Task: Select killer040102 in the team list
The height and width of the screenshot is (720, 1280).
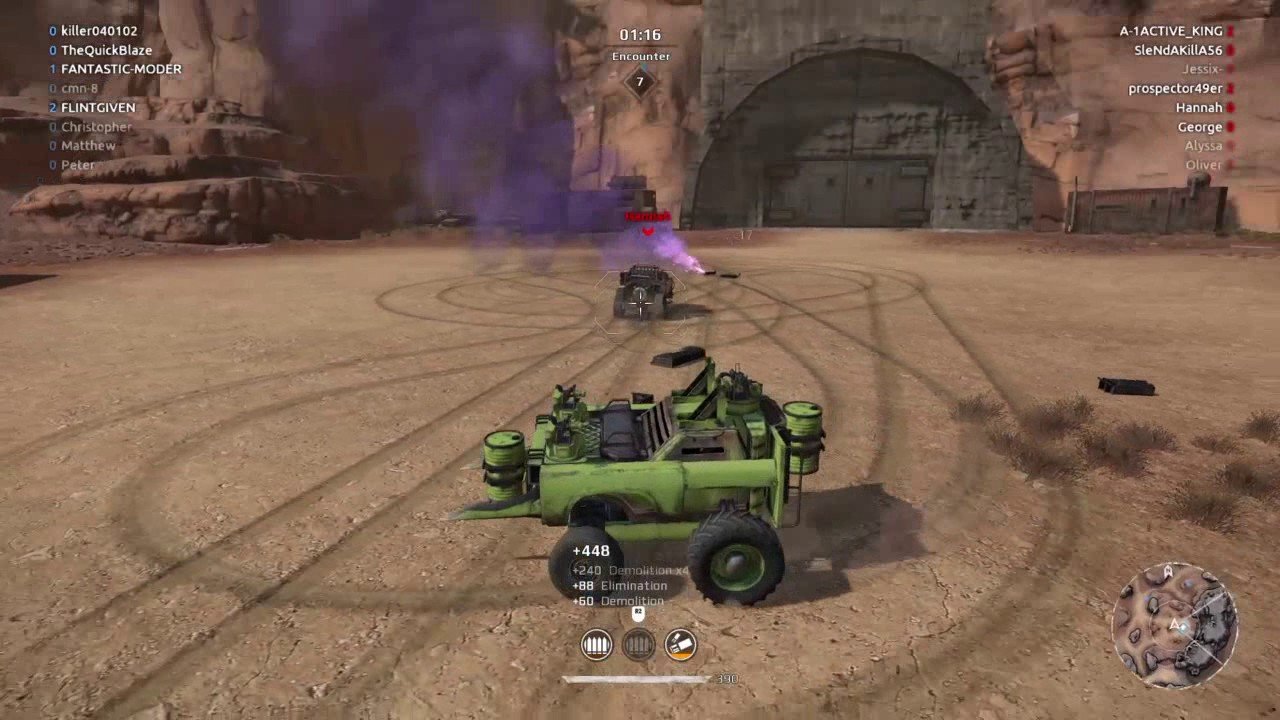Action: (x=99, y=31)
